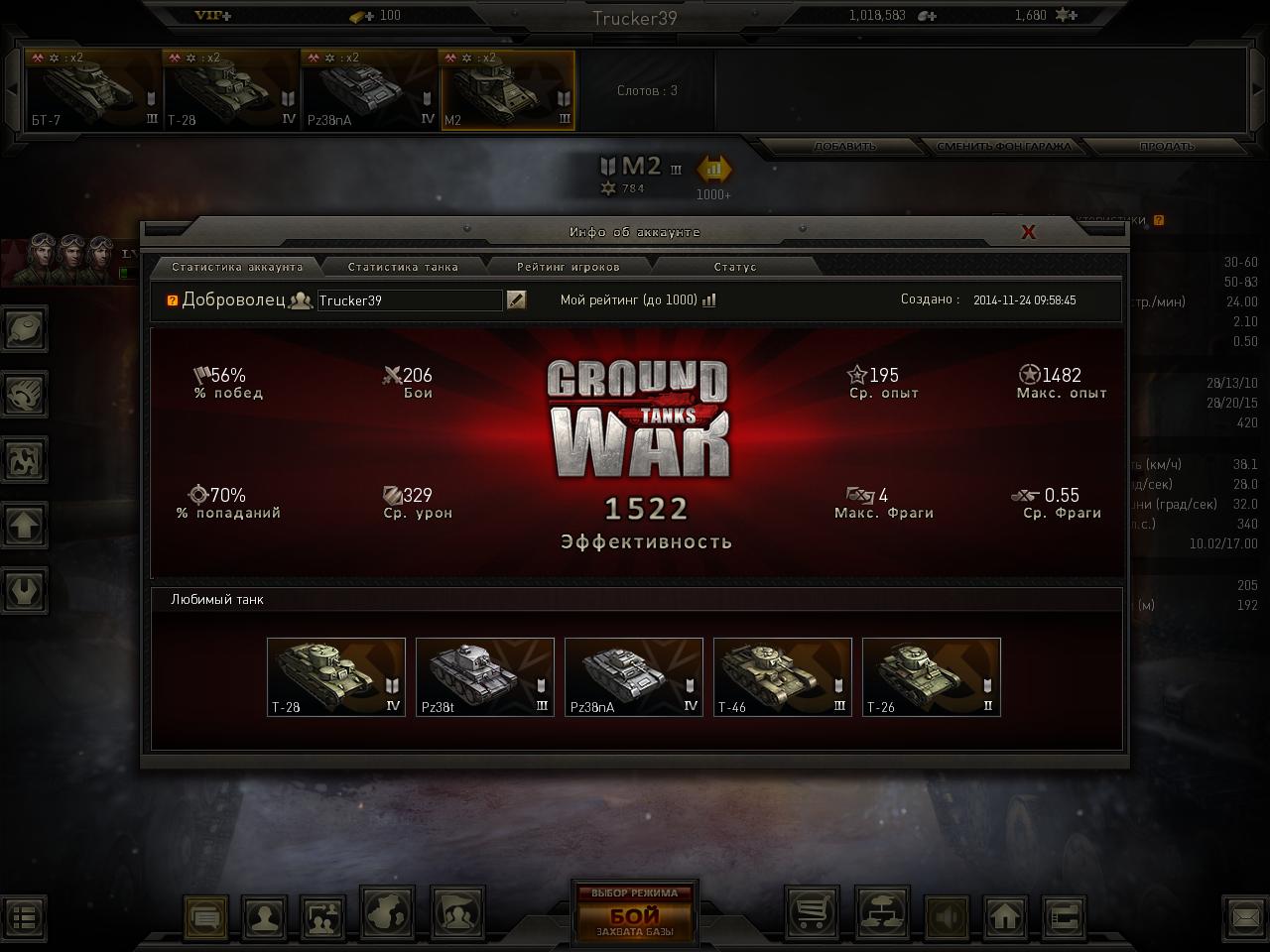1270x952 pixels.
Task: Open my rating bar chart icon
Action: [708, 300]
